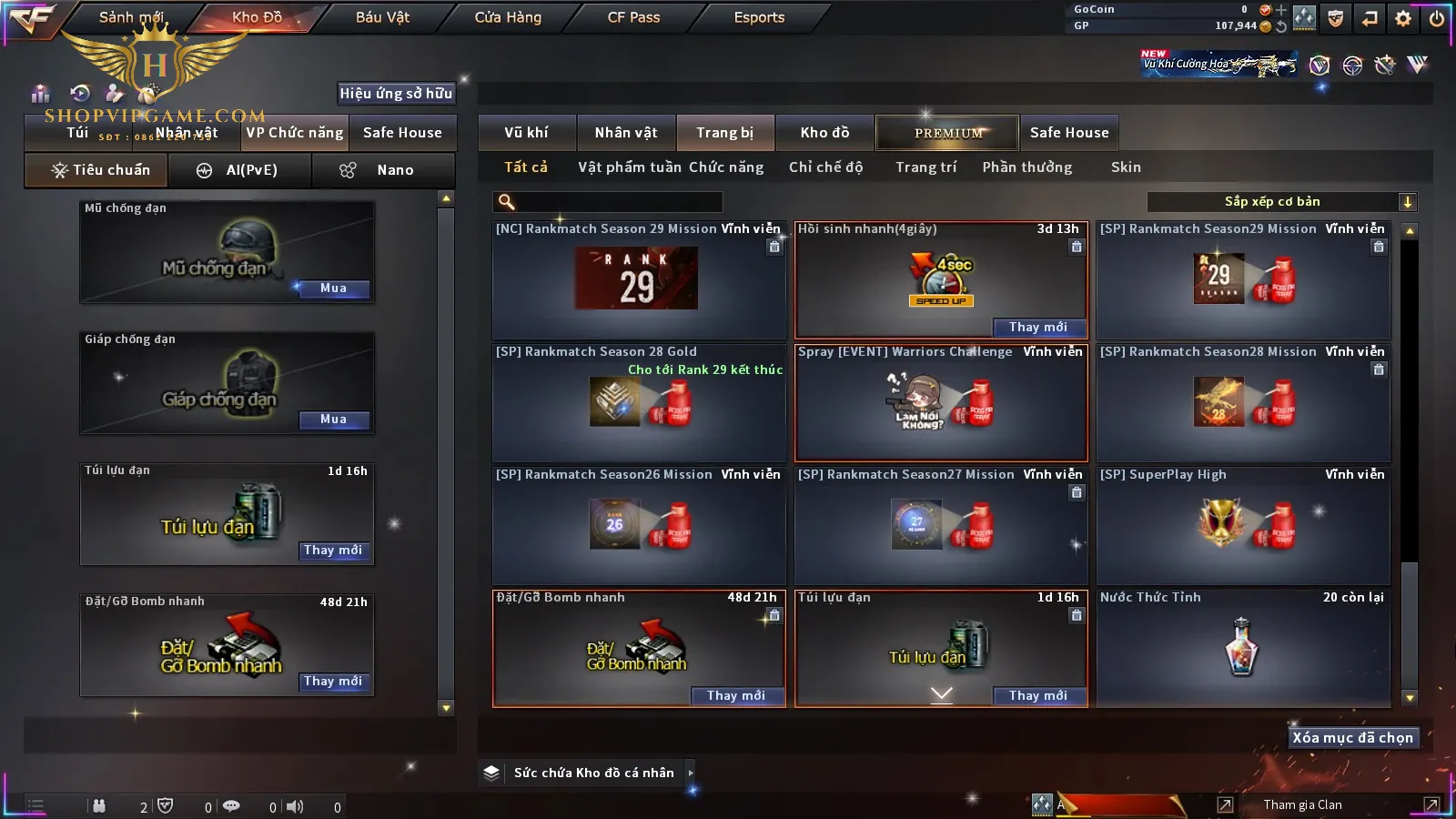
Task: Switch to the Vũ khí tab
Action: [x=526, y=133]
